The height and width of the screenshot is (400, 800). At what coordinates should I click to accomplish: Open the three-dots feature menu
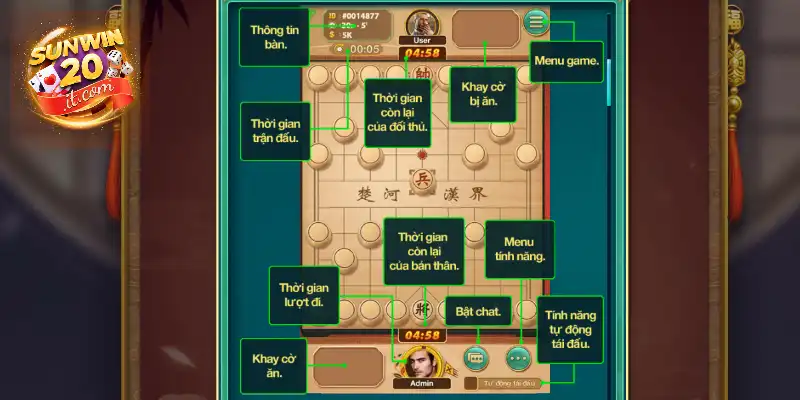click(517, 356)
